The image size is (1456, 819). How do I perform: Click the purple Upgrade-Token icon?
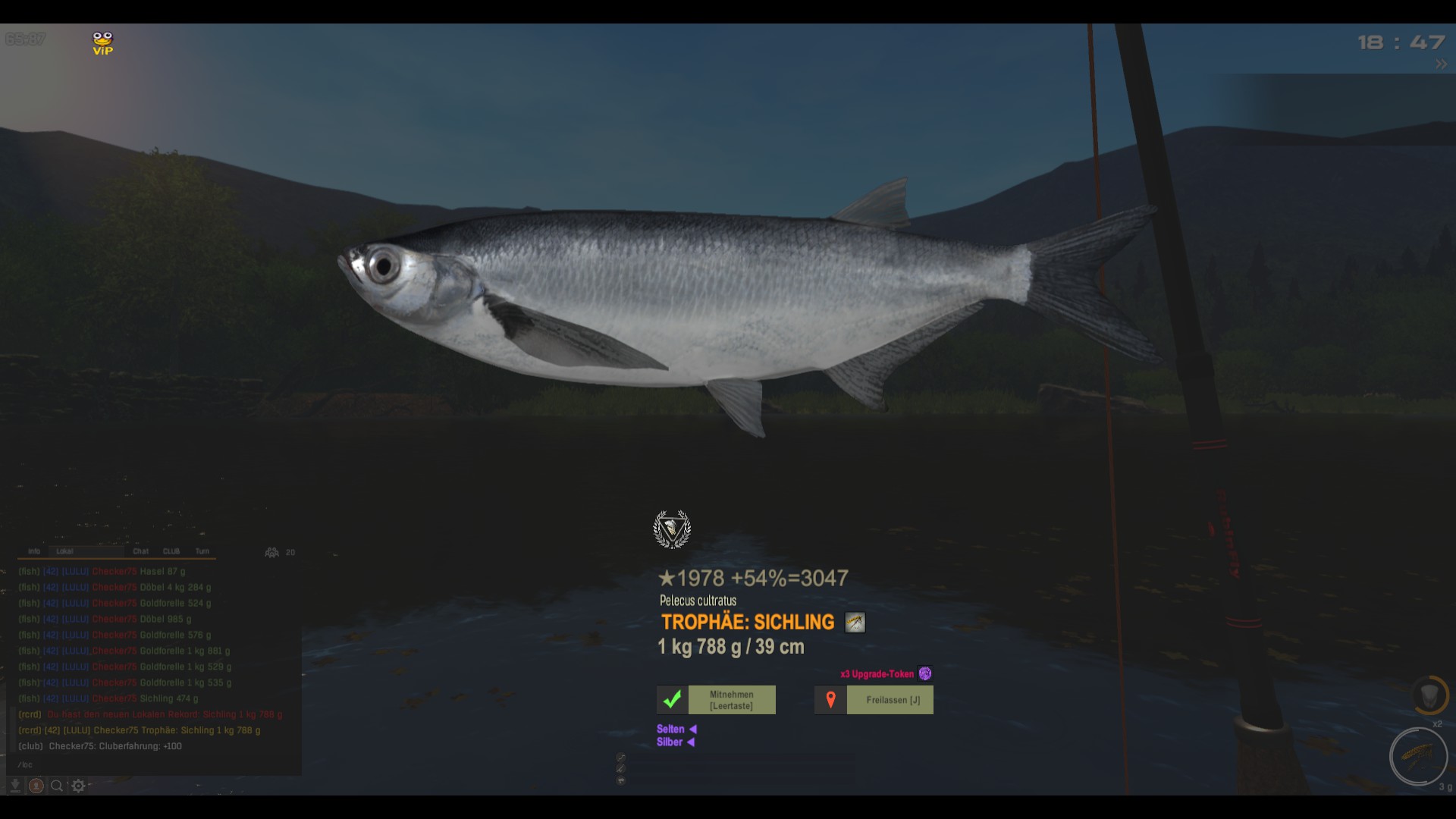click(925, 673)
